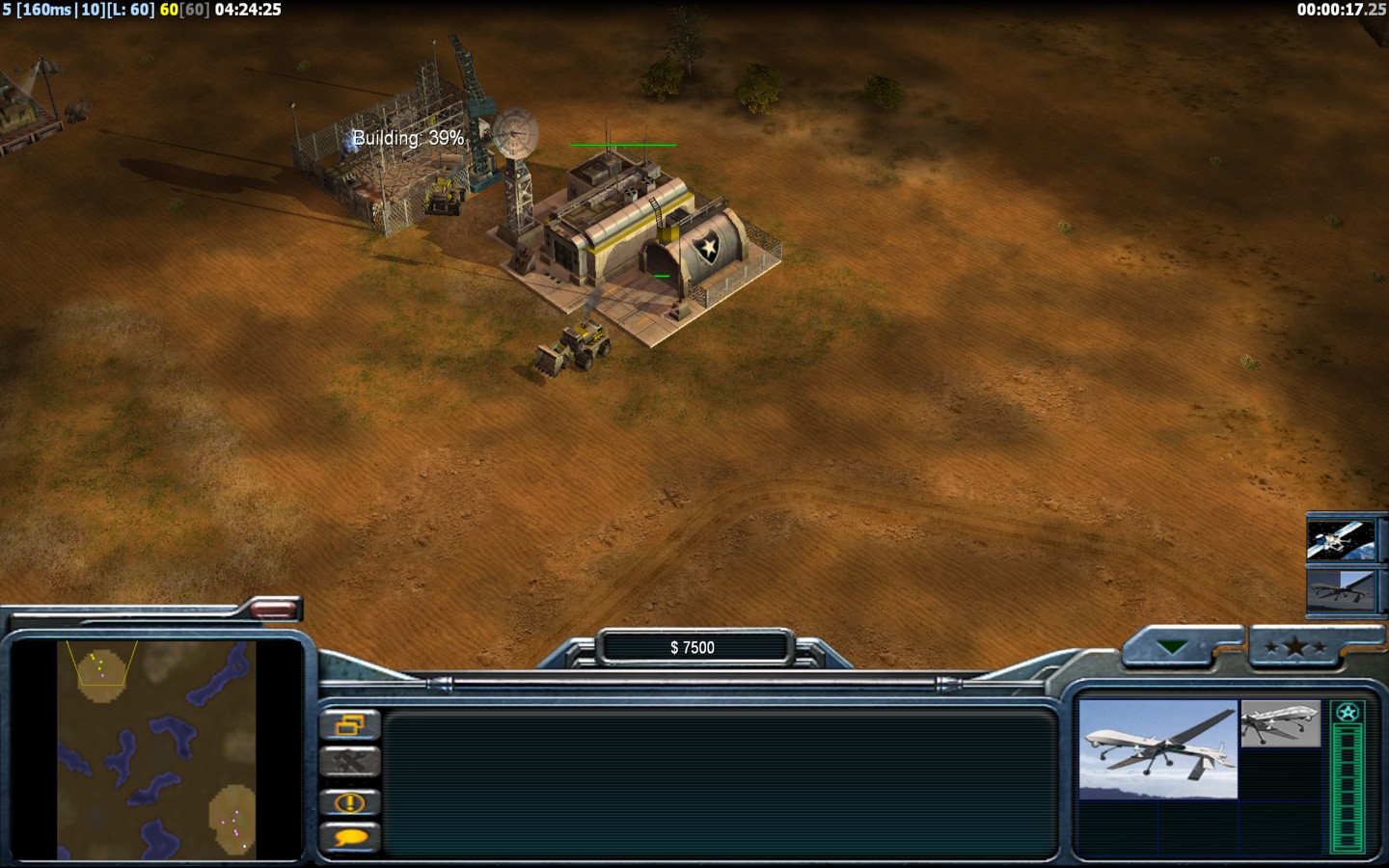This screenshot has height=868, width=1389.
Task: Click the overlapping orange rectangles button
Action: click(x=349, y=724)
